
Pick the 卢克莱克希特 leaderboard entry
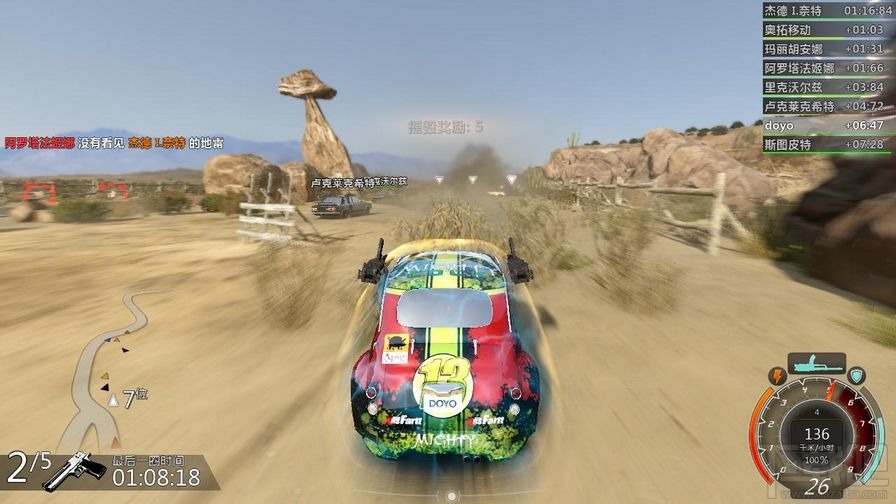[x=823, y=105]
